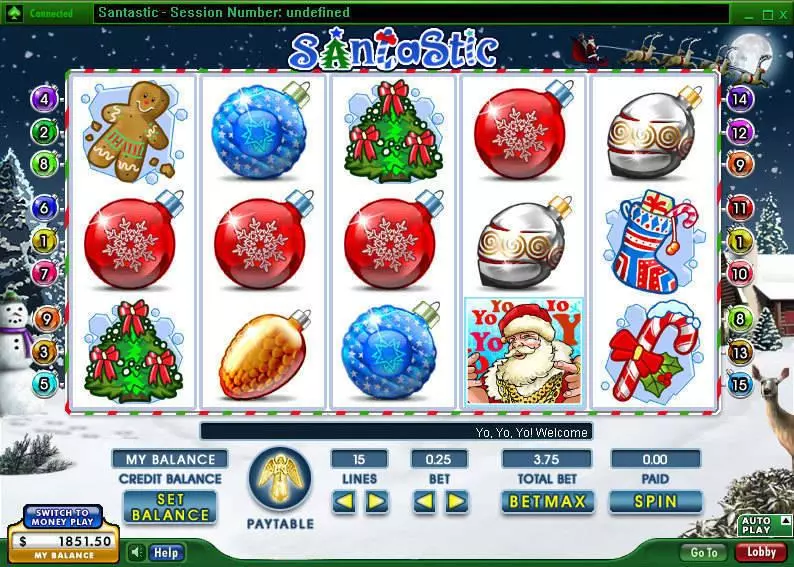Viewport: 794px width, 567px height.
Task: Select payline 5 ornament marker
Action: (44, 383)
